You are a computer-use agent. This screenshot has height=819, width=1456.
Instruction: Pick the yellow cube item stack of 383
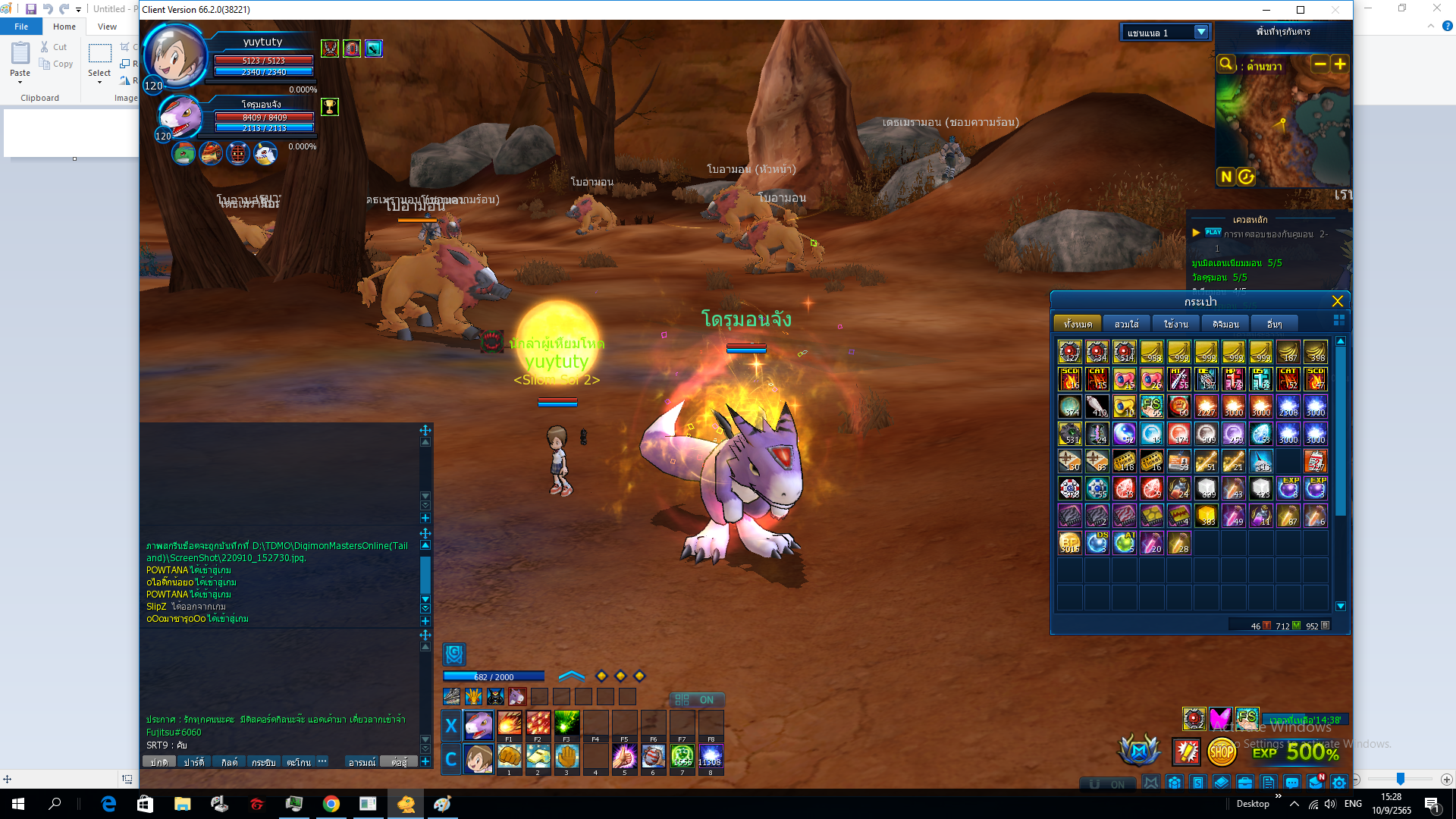1207,516
